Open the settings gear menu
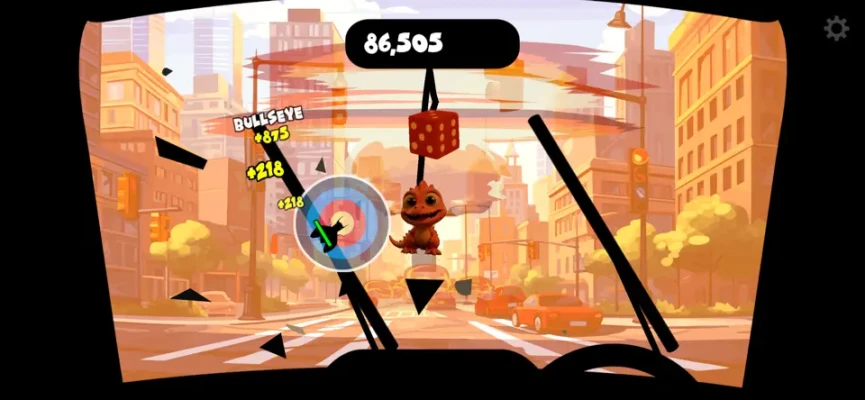This screenshot has height=400, width=865. pos(836,29)
